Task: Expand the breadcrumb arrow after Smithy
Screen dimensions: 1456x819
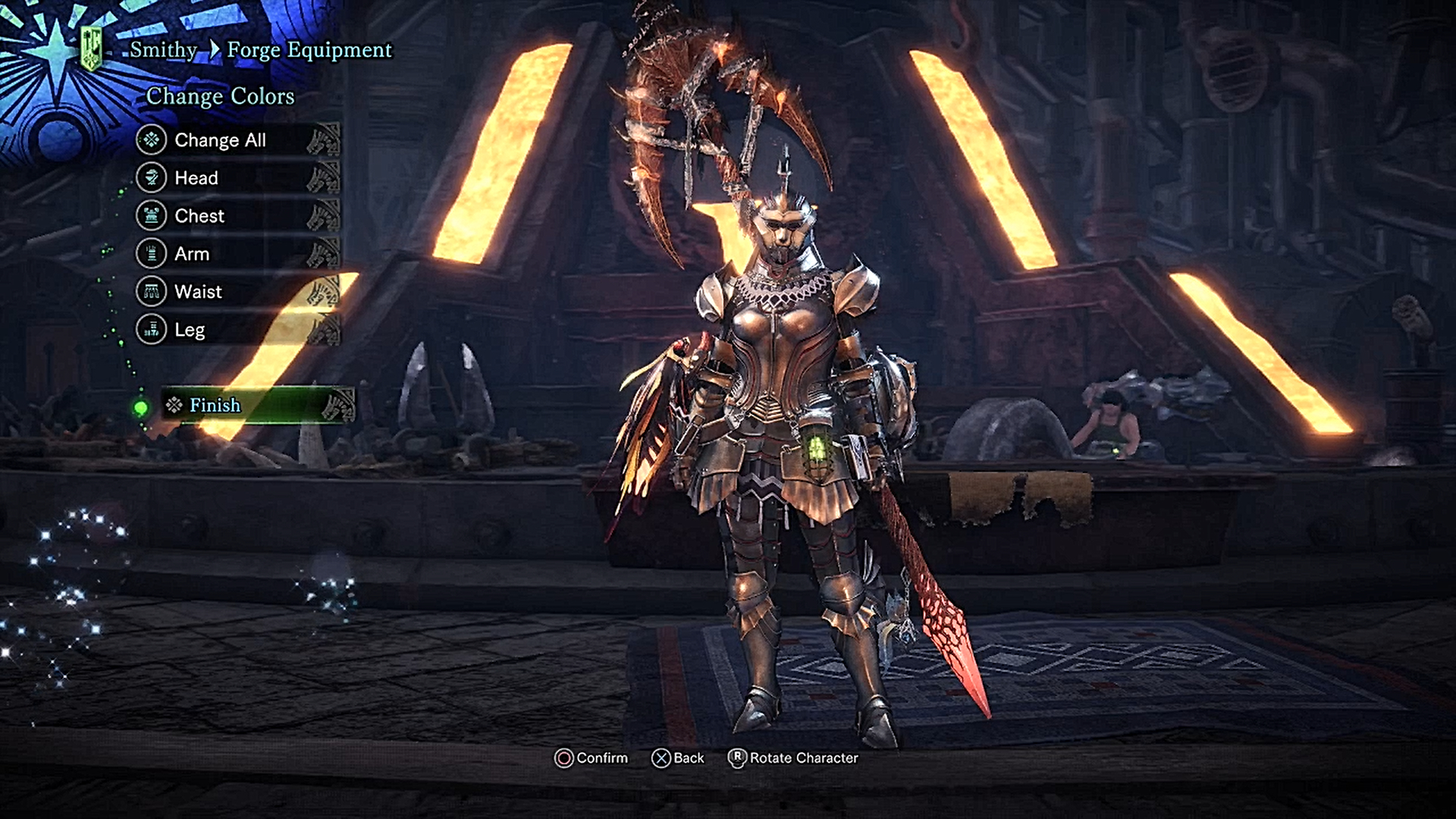Action: point(213,50)
